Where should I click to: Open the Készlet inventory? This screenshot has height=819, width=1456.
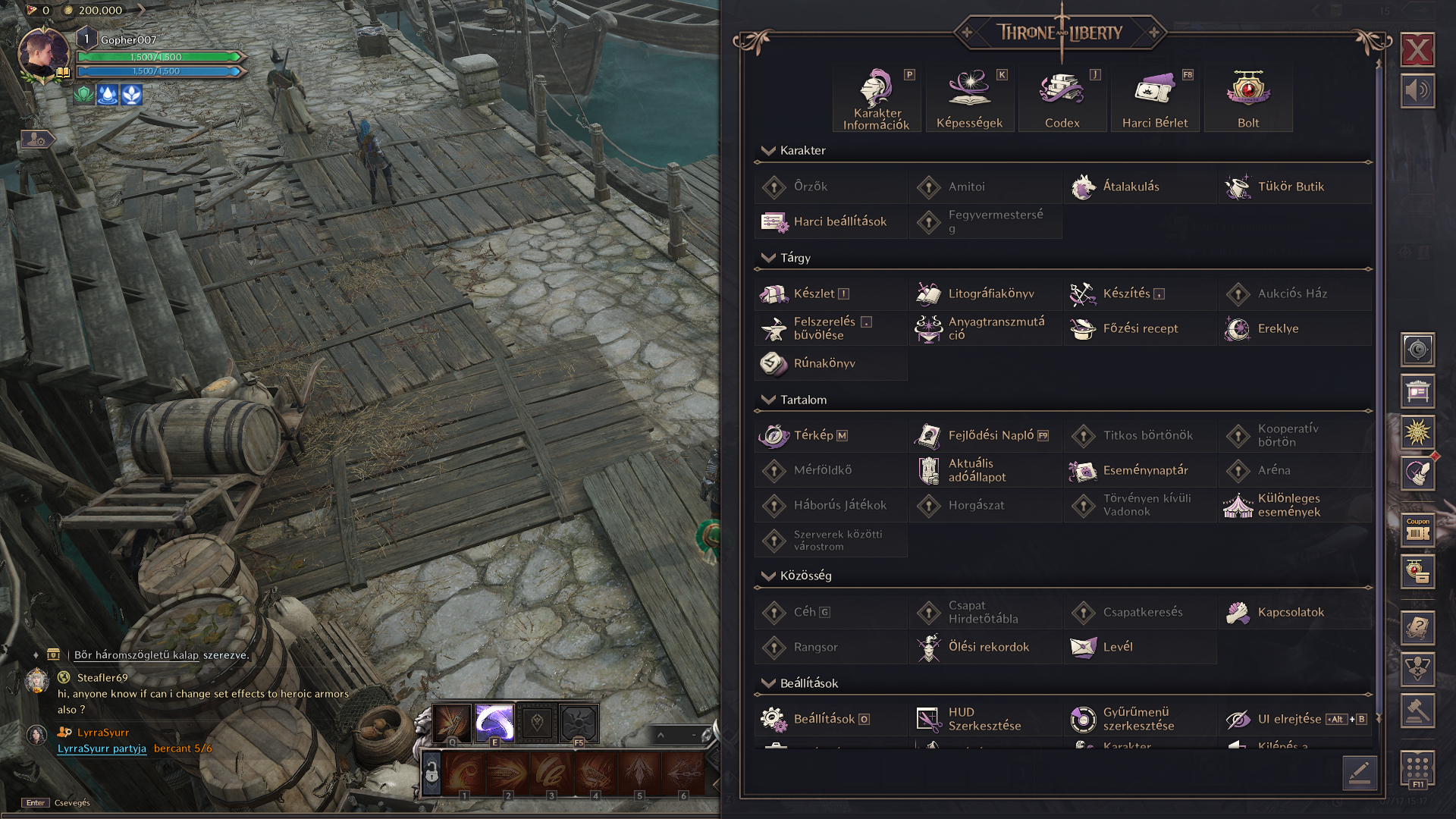pos(814,293)
